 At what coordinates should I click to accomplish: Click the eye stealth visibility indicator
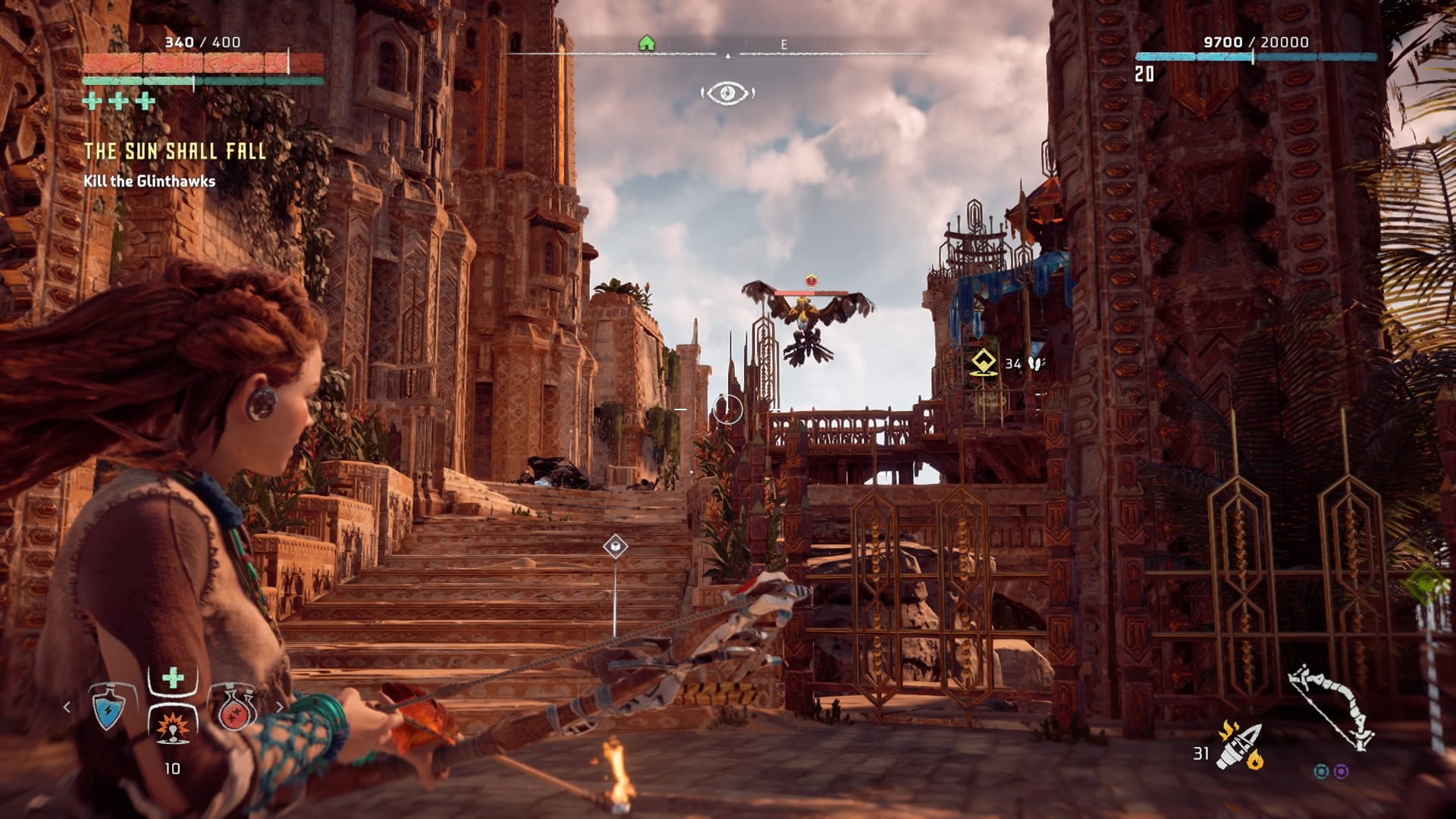[x=727, y=93]
